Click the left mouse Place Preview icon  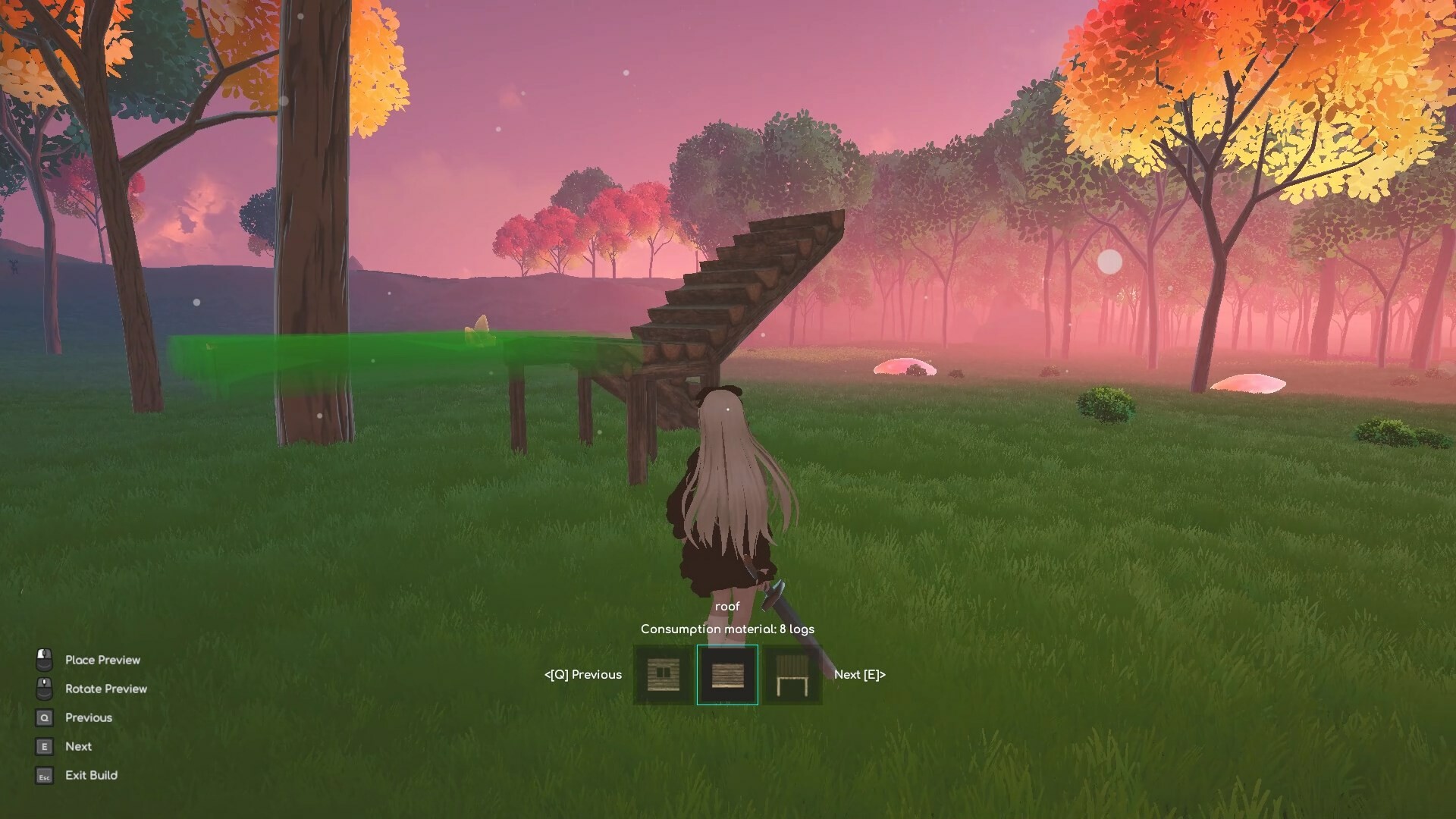pos(43,658)
